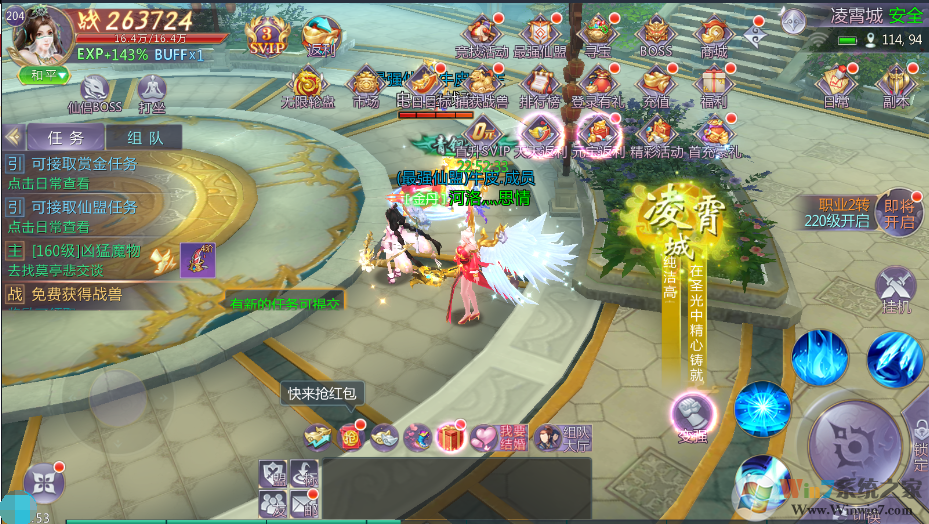This screenshot has width=929, height=524.
Task: Change the 和平 peace mode dropdown
Action: click(x=44, y=74)
